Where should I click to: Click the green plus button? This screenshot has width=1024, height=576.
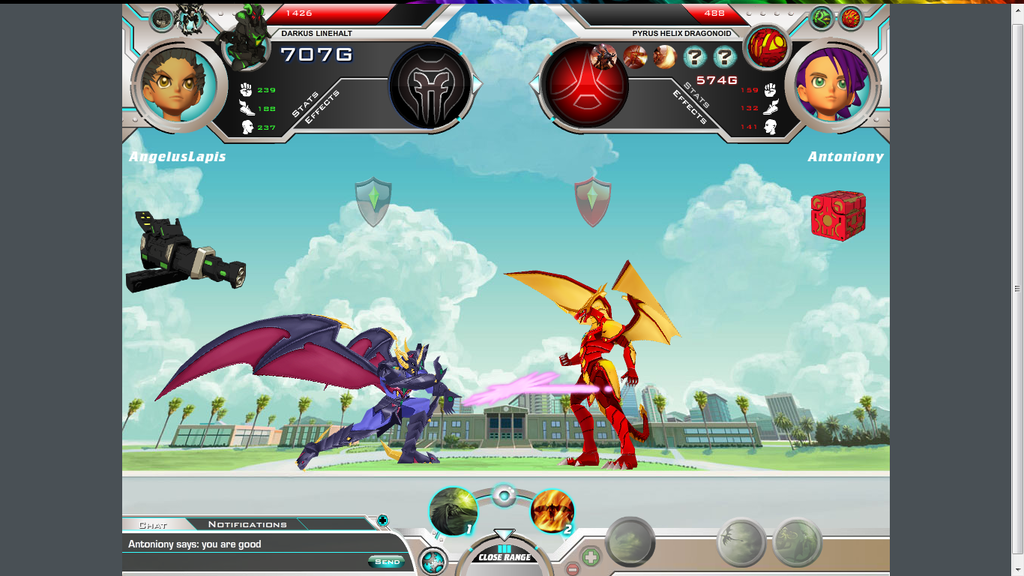(591, 555)
